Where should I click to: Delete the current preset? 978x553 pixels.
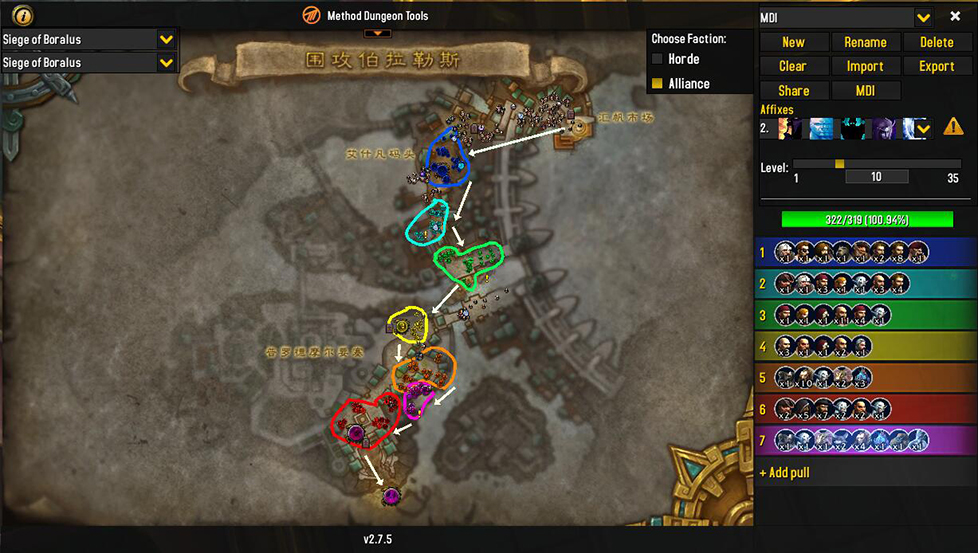936,42
